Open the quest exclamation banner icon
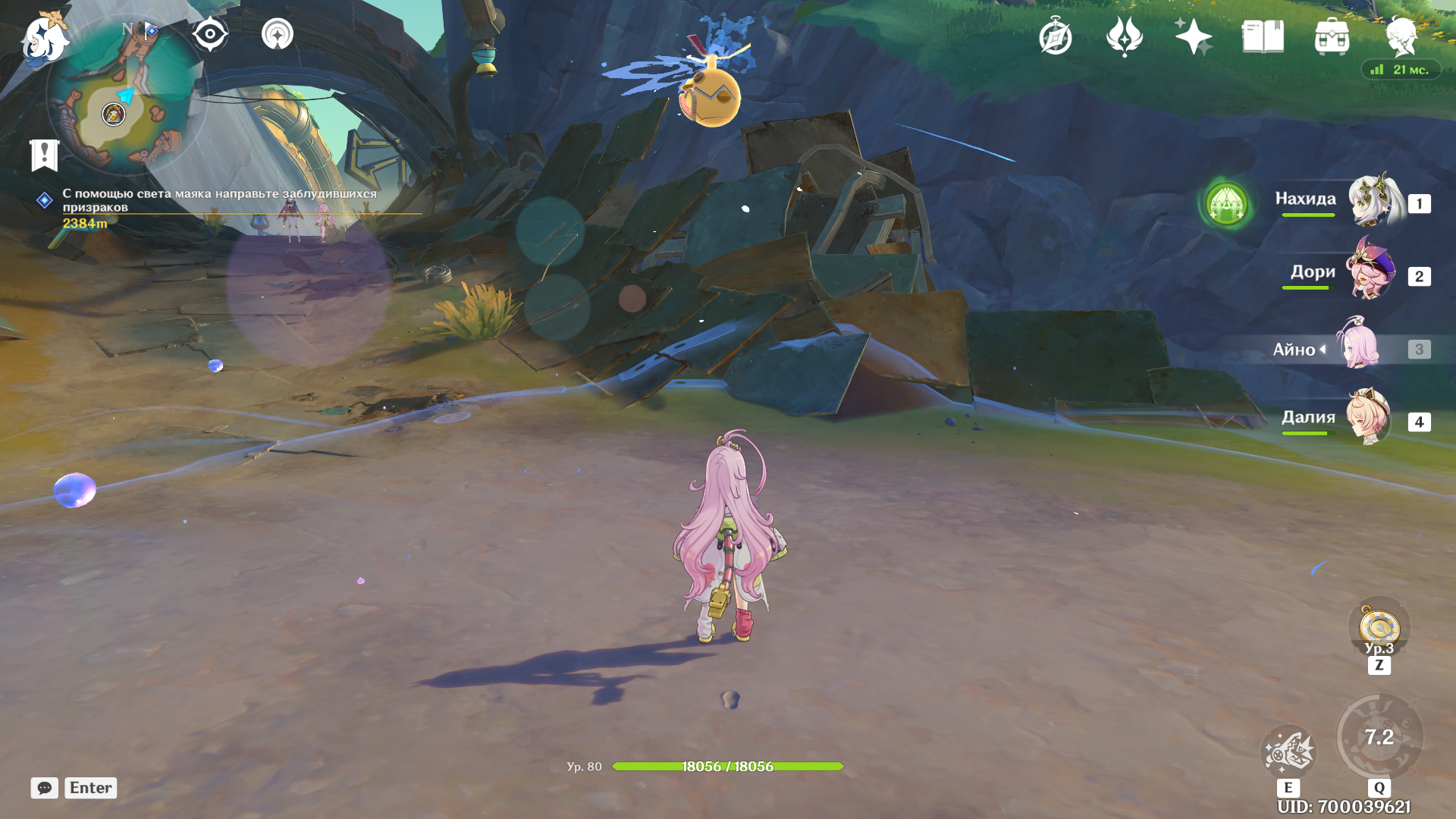1456x819 pixels. click(44, 155)
